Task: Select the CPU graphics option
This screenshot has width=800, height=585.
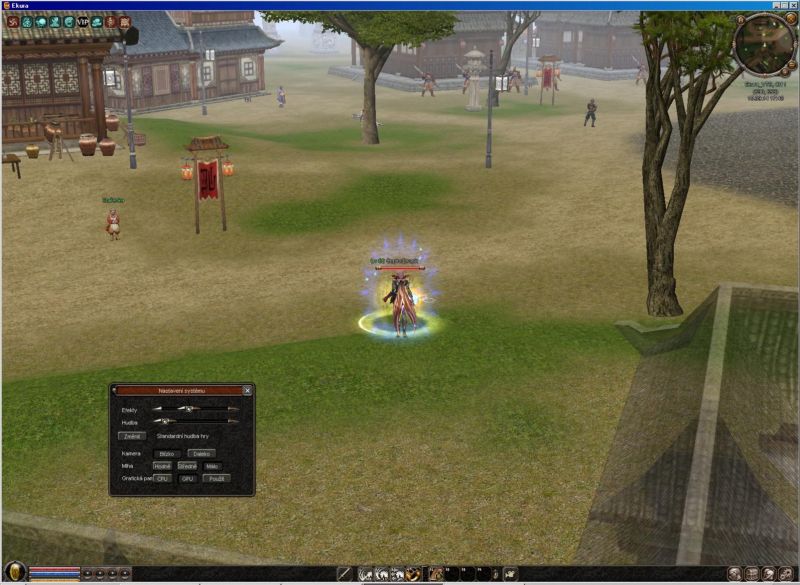Action: tap(162, 479)
